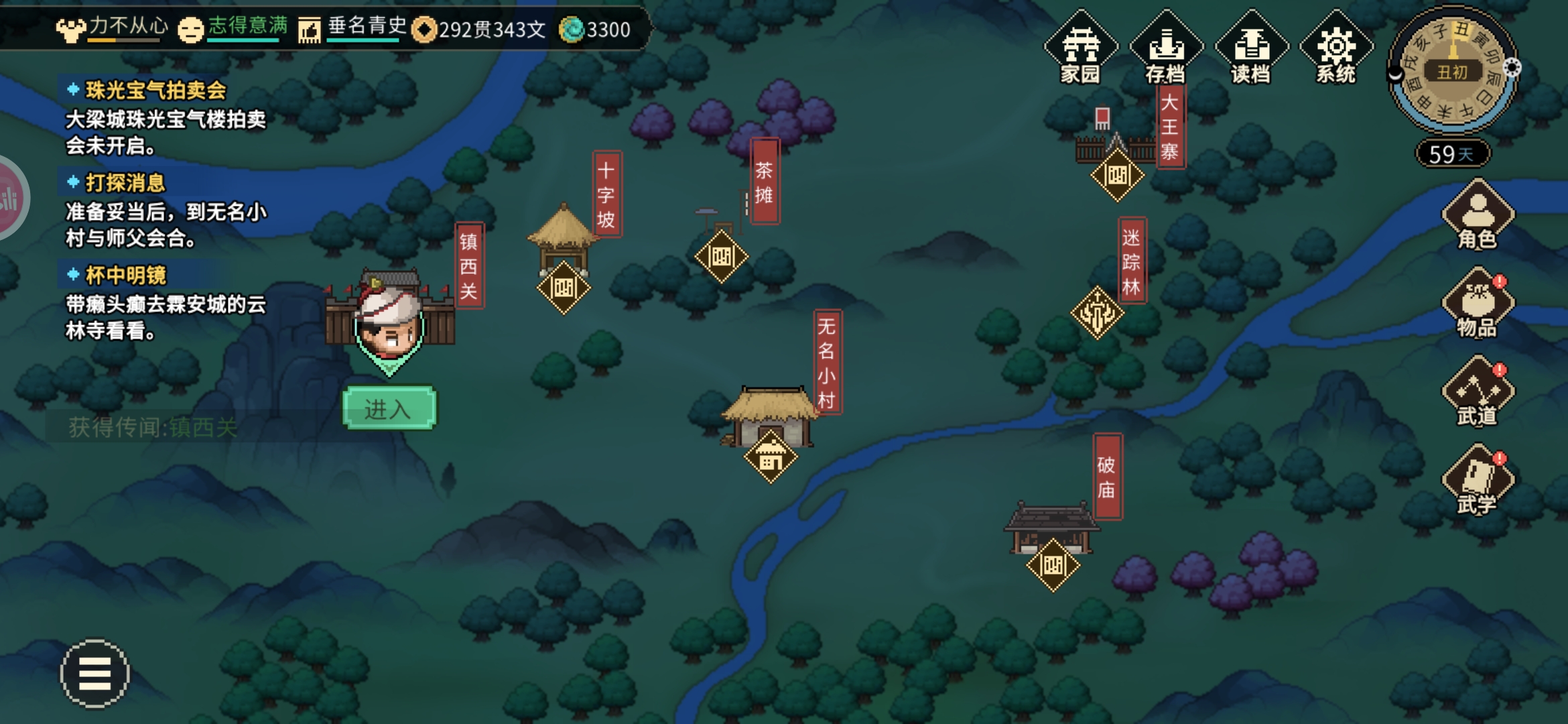Open the 珠光宝气拍卖会 quest entry
Viewport: 1568px width, 724px height.
tap(155, 90)
